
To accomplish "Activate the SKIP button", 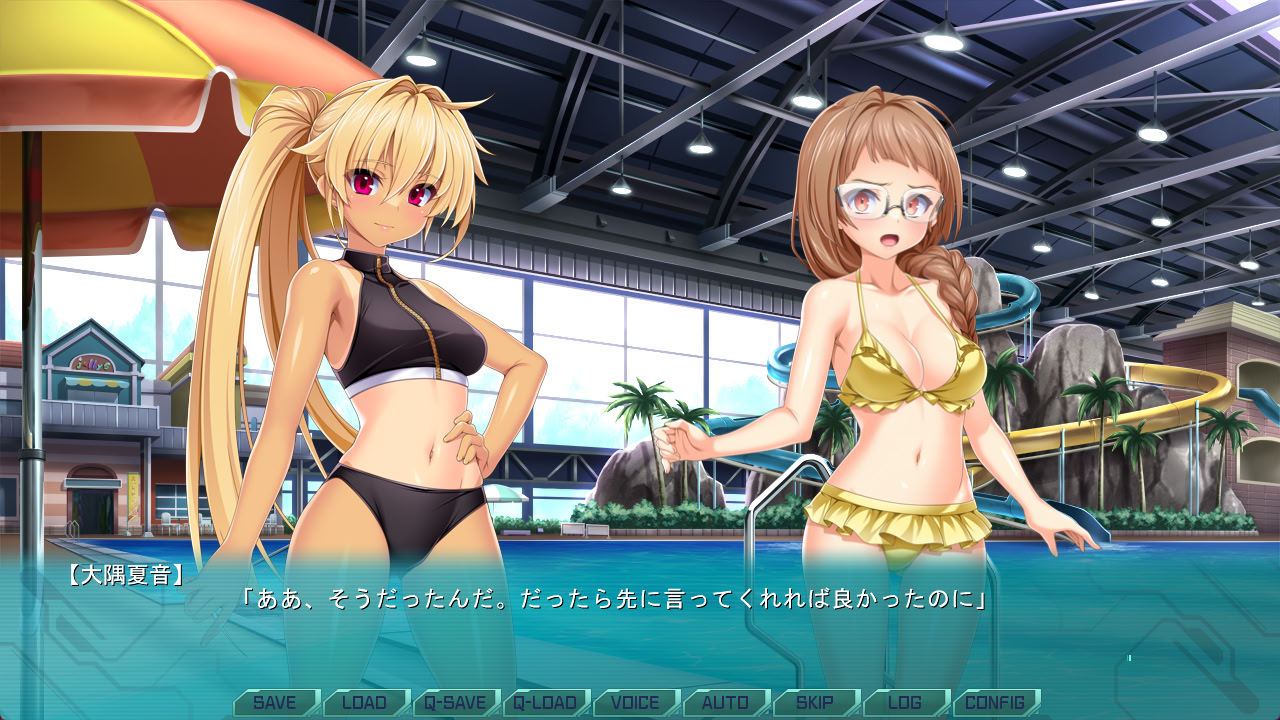I will pyautogui.click(x=815, y=702).
